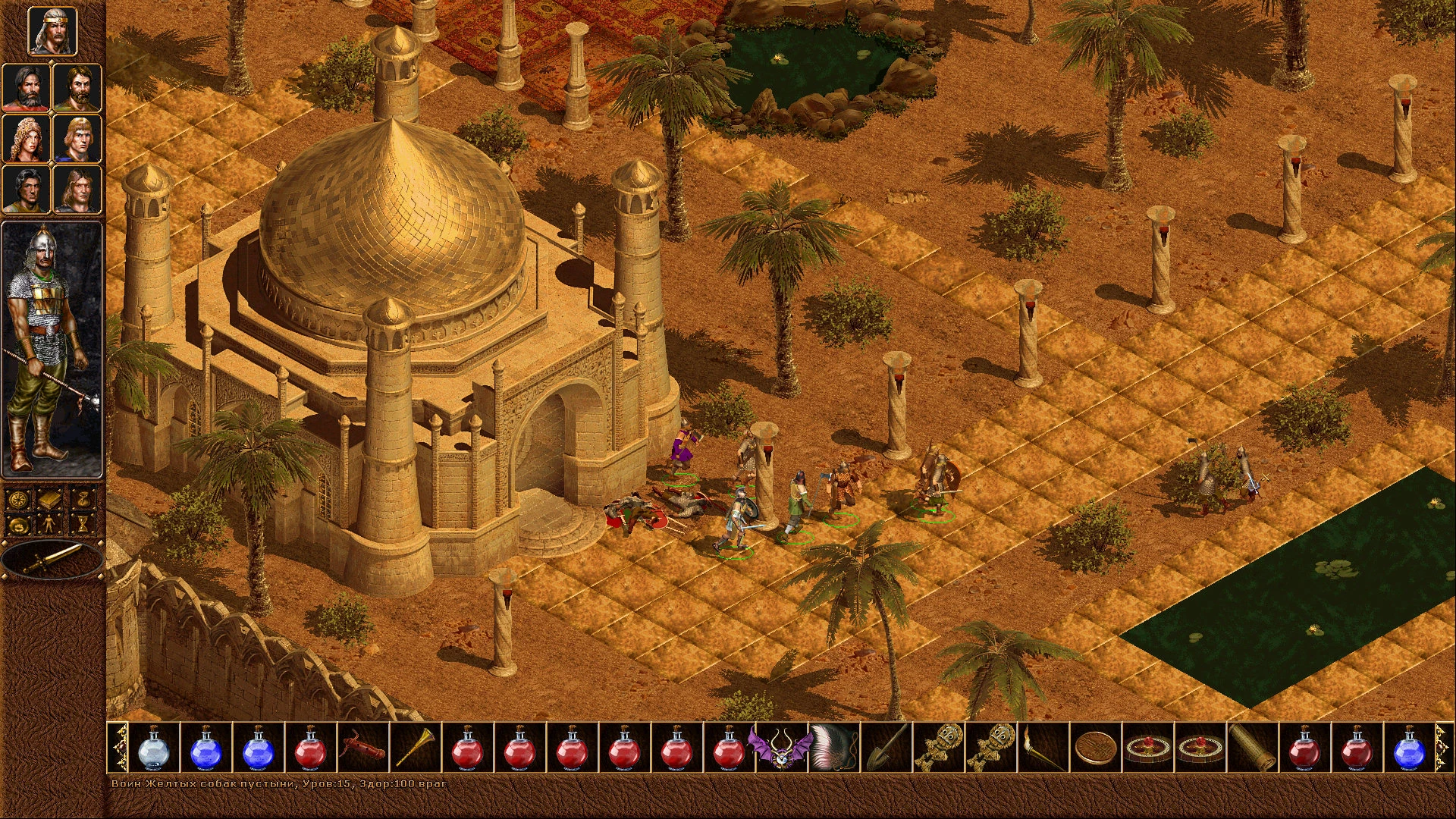The height and width of the screenshot is (819, 1456).
Task: Click the hourglass icon
Action: 83,524
